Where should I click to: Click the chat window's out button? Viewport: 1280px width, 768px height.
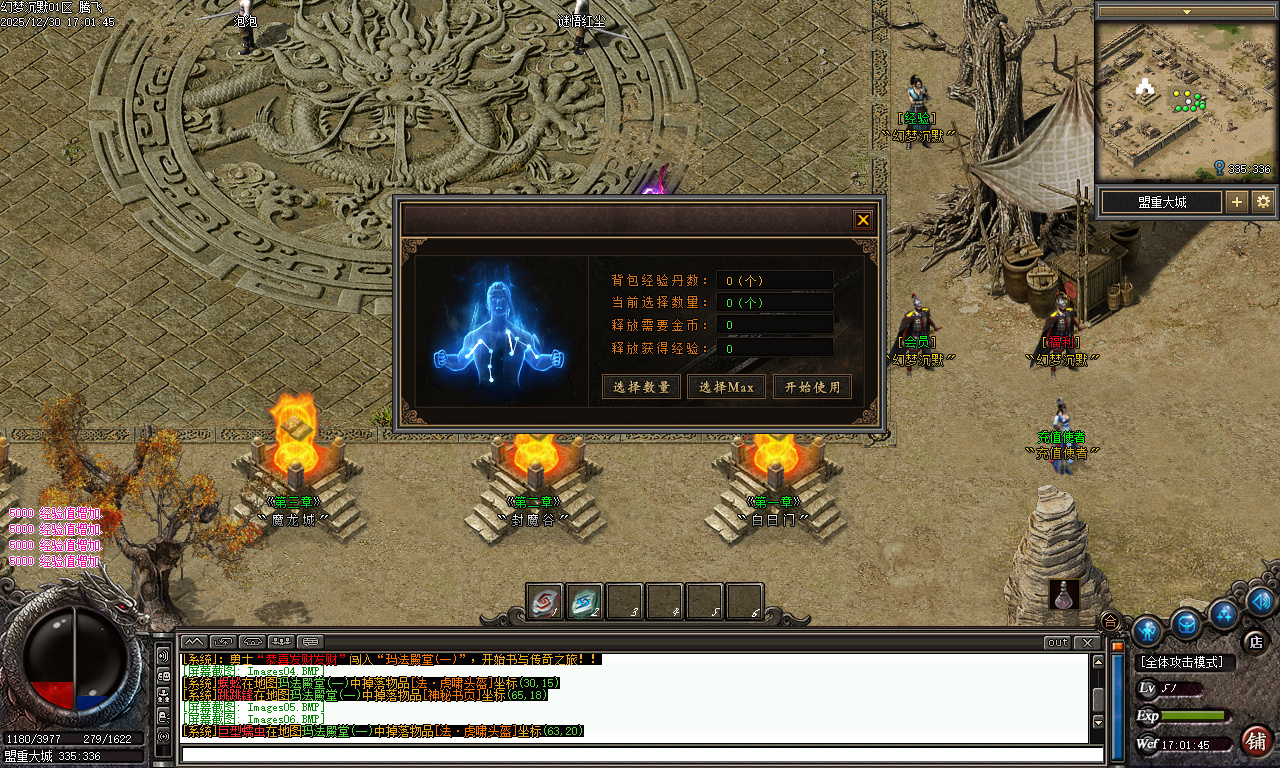[x=1057, y=642]
